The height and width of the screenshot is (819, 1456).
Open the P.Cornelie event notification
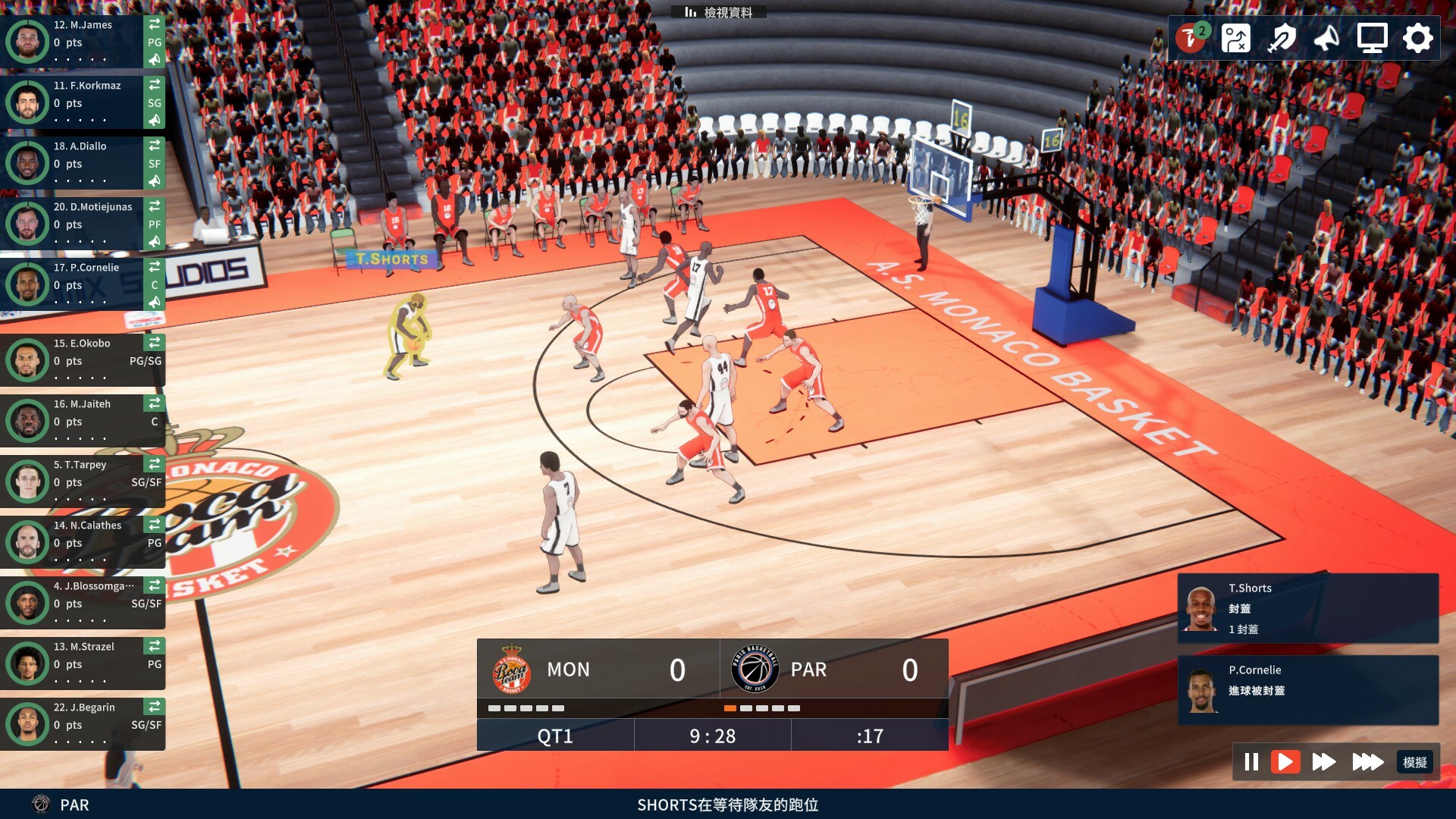click(x=1307, y=690)
